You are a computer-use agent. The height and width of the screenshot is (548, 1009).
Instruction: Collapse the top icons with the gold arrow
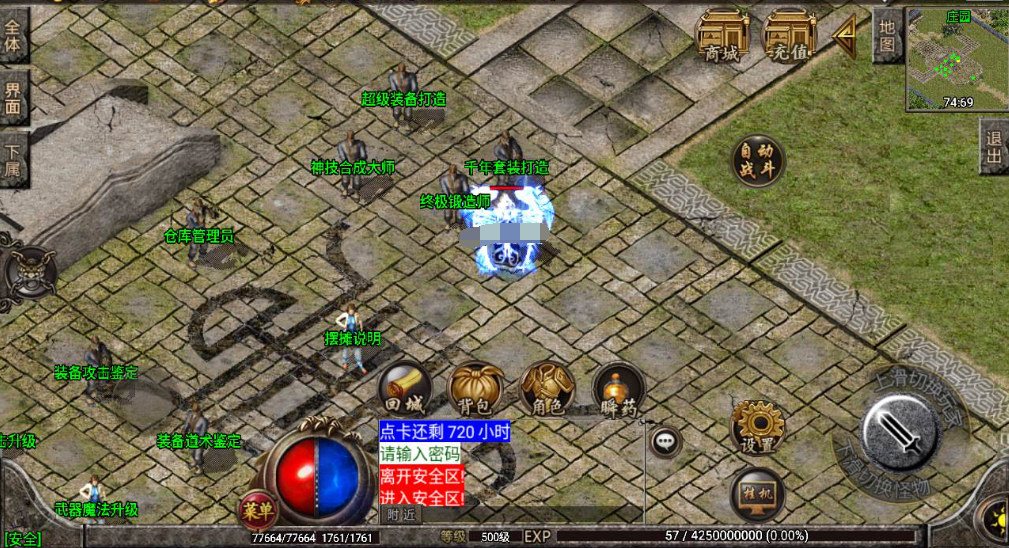pos(845,37)
